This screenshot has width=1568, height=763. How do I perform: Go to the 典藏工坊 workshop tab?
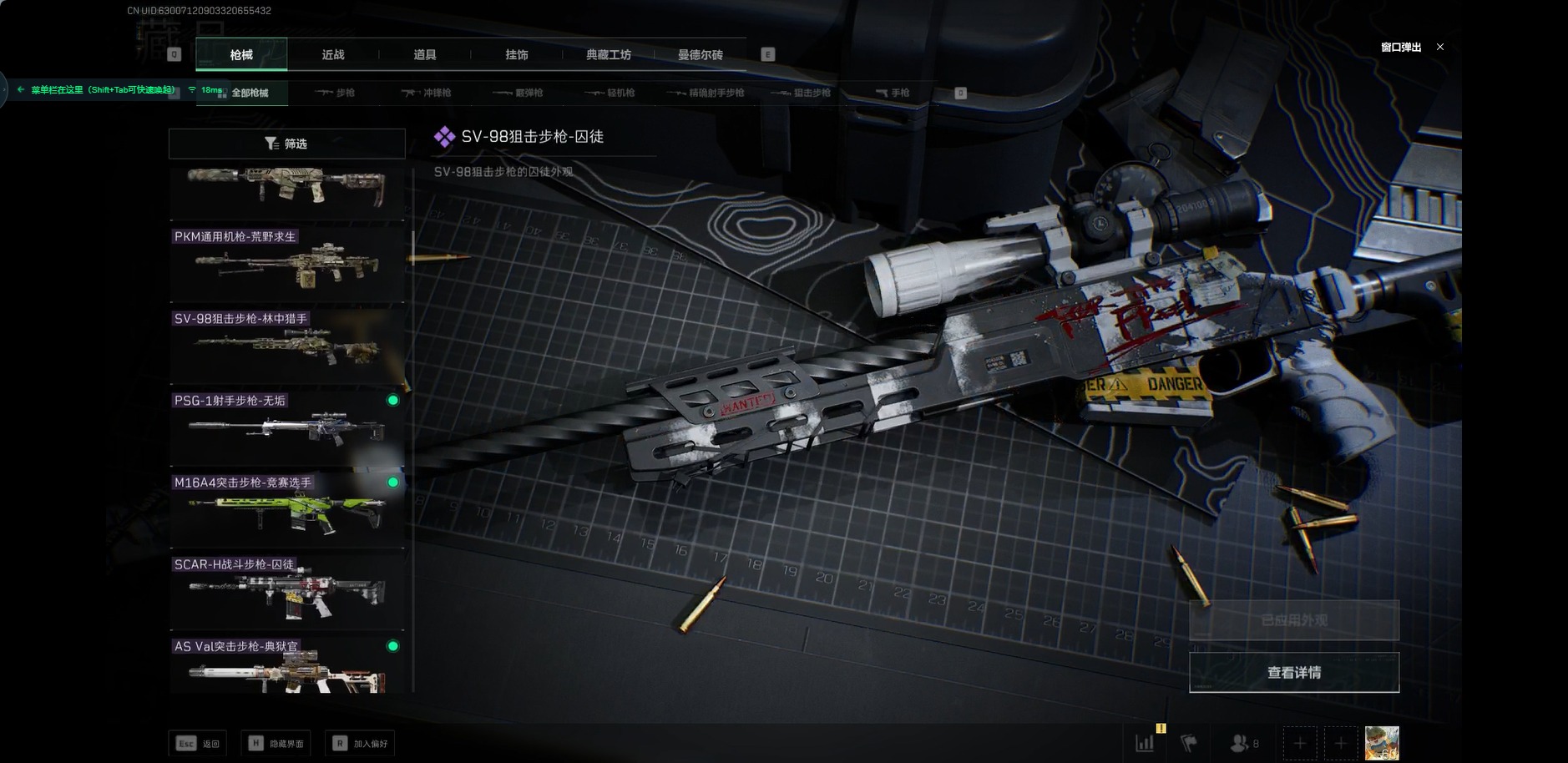pyautogui.click(x=609, y=55)
